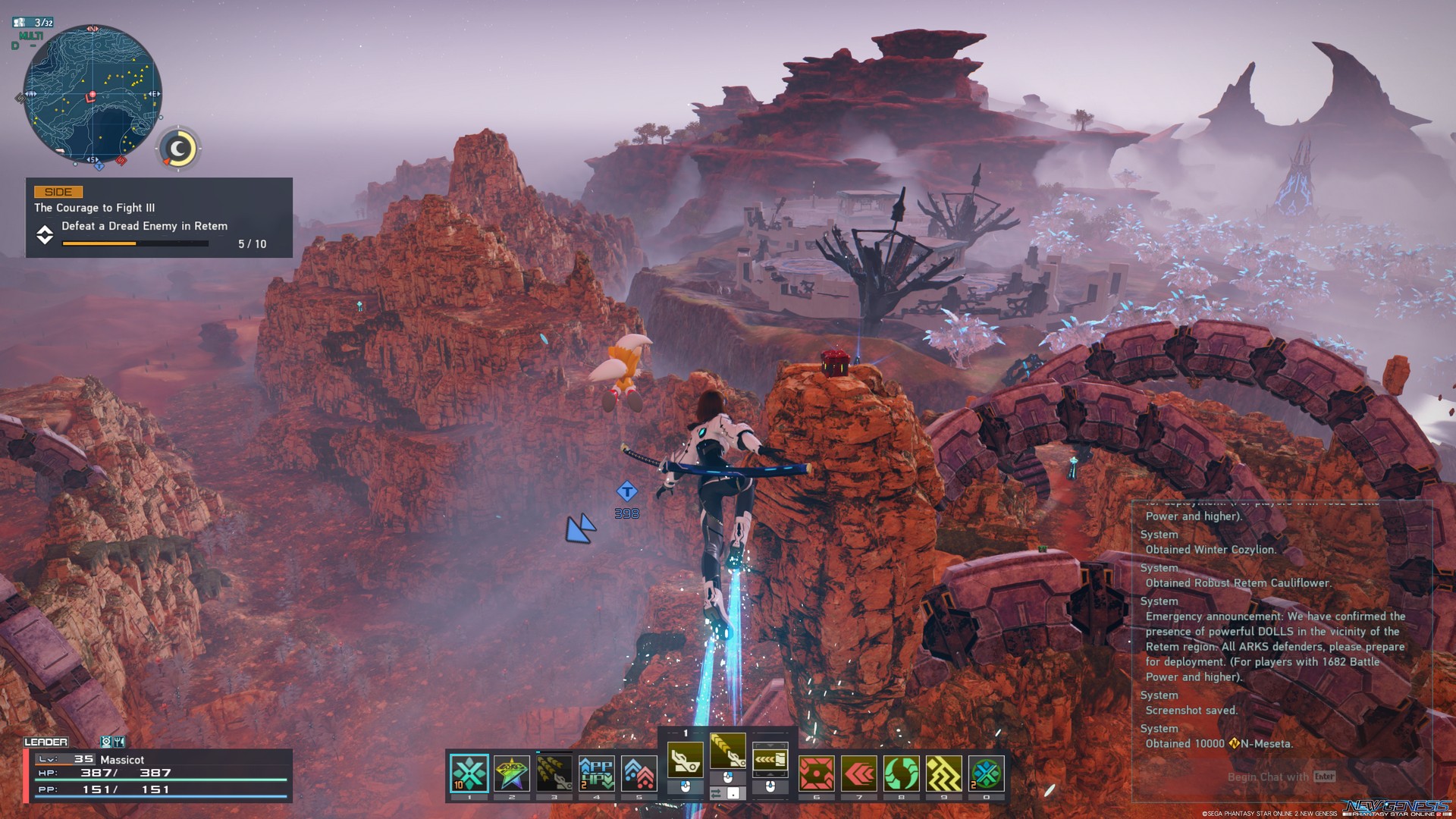The height and width of the screenshot is (819, 1456).
Task: Click the crescent moon day-night clock
Action: (179, 149)
